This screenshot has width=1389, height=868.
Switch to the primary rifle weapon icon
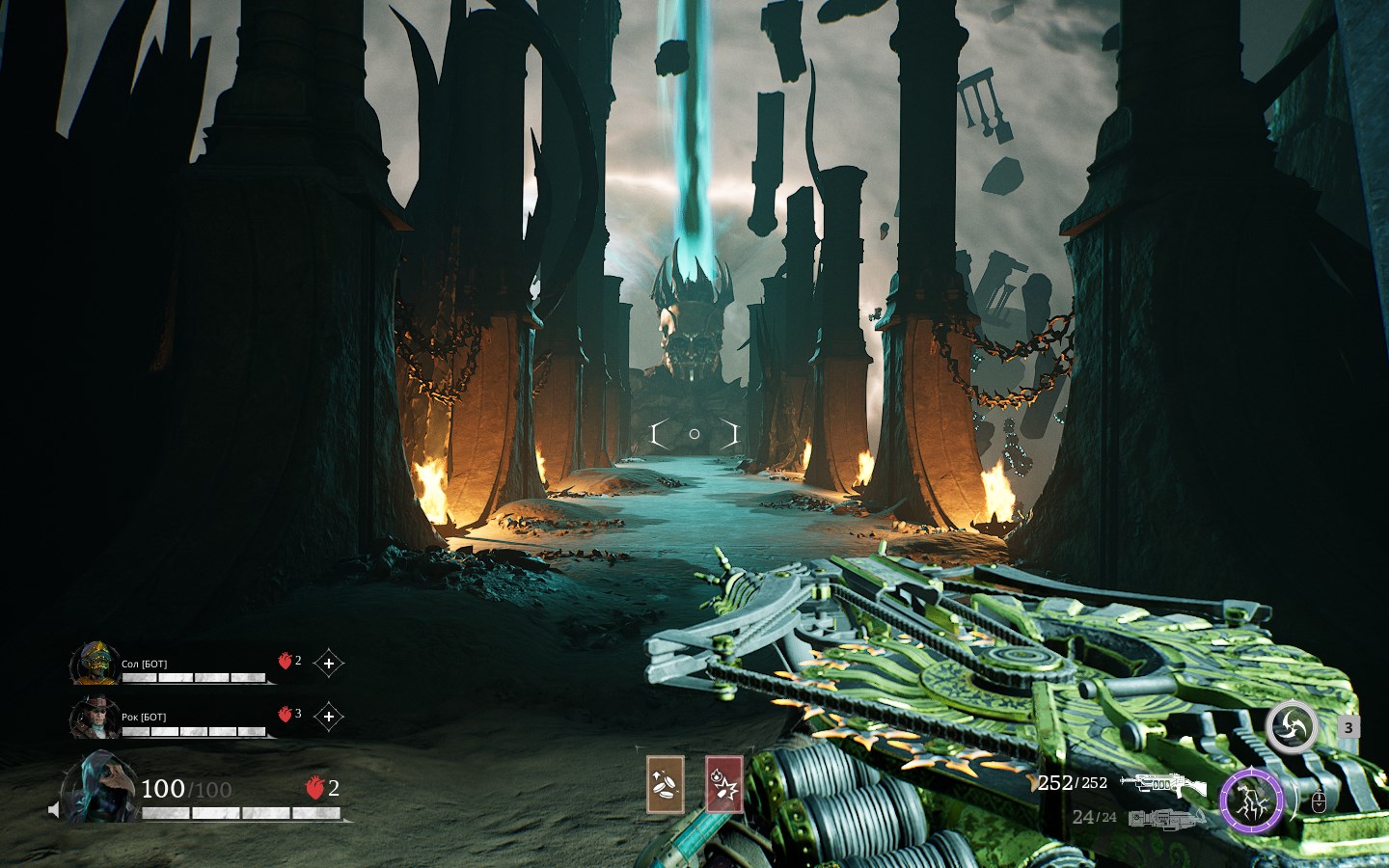click(x=1163, y=784)
